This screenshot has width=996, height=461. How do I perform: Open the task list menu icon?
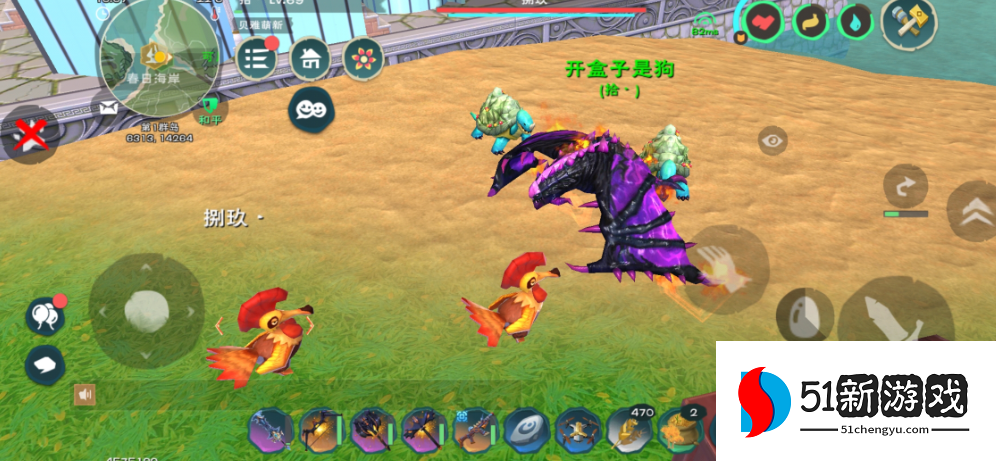point(257,58)
